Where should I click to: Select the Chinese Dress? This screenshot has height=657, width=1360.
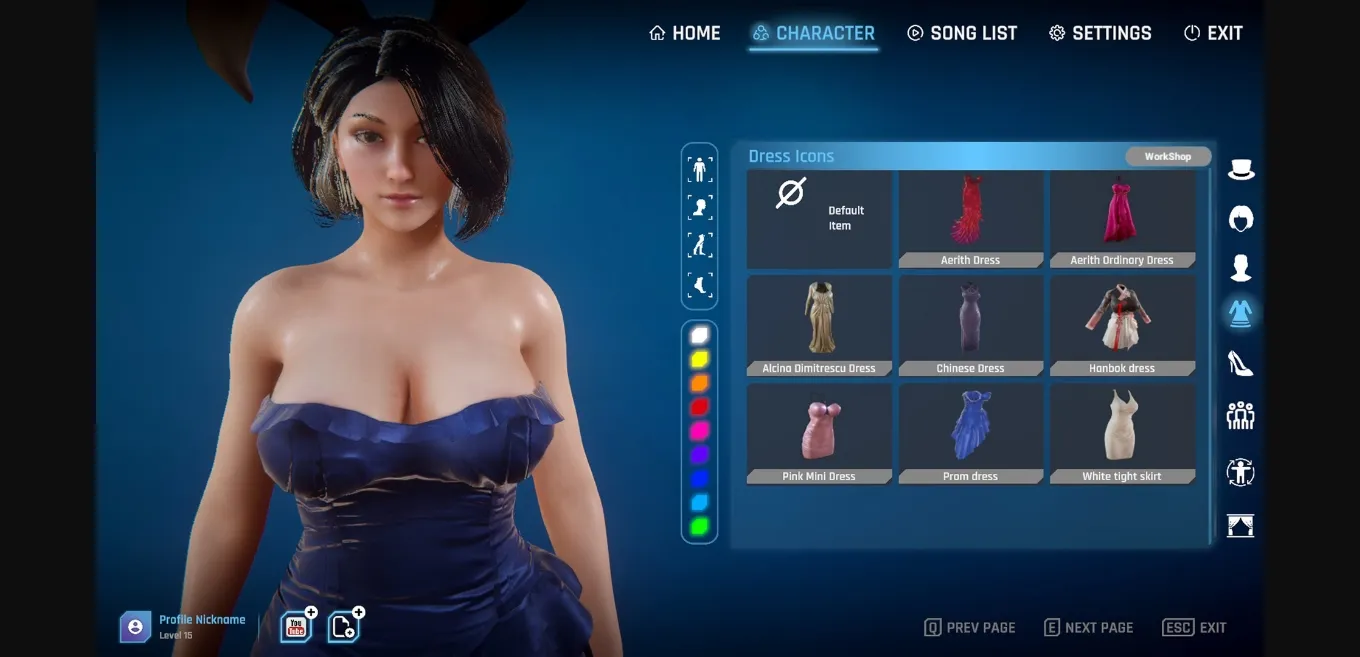click(x=970, y=325)
